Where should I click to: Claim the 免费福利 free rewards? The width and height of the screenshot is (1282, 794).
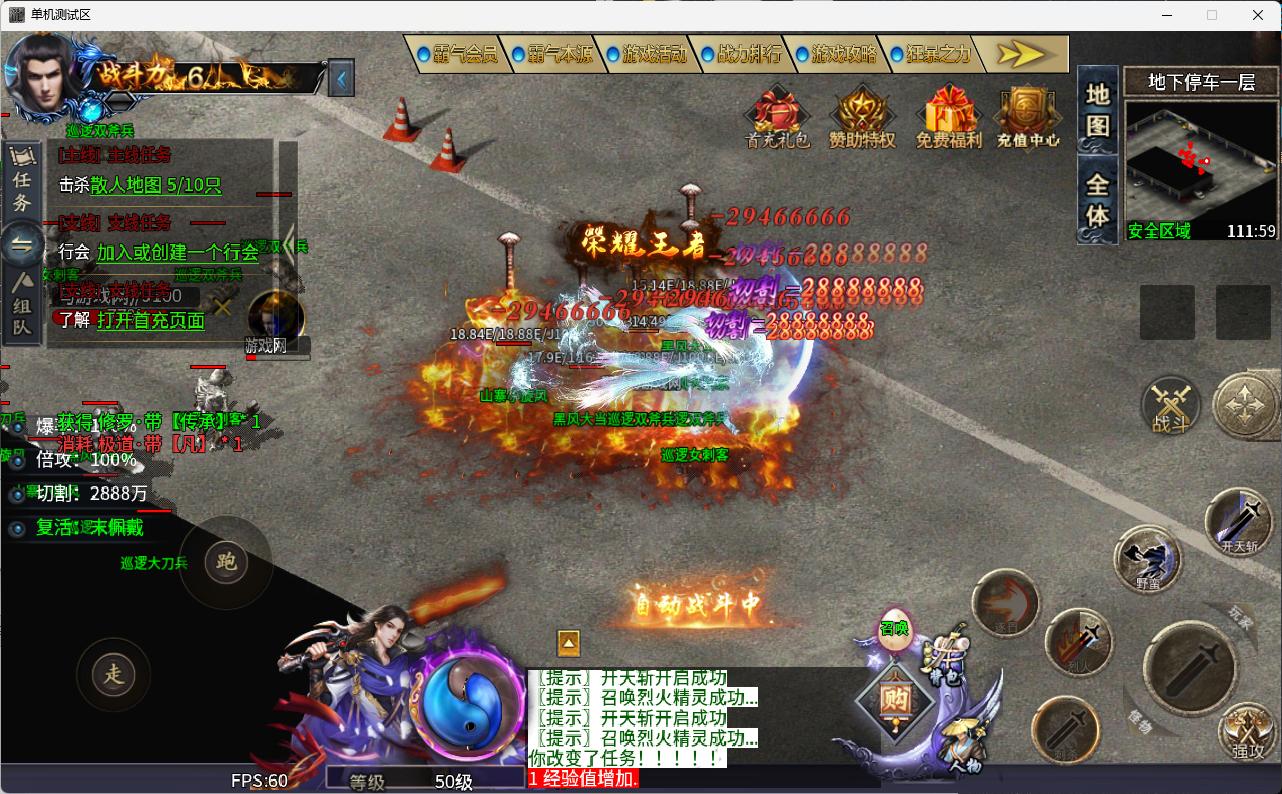[x=948, y=116]
